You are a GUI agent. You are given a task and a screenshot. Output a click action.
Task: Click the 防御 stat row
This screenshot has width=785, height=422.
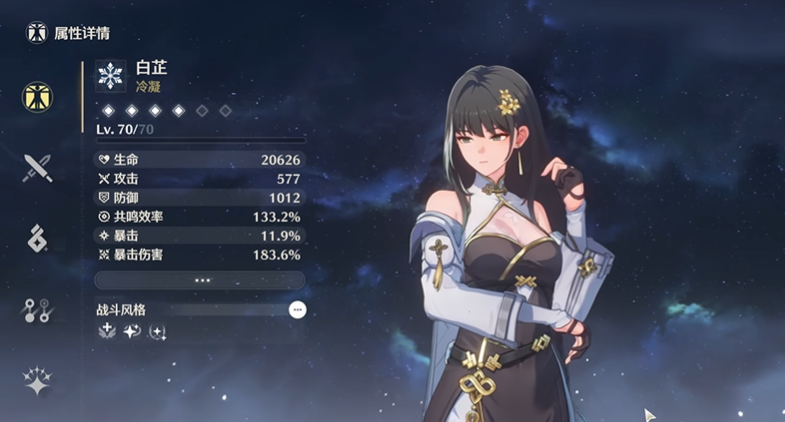pyautogui.click(x=199, y=198)
